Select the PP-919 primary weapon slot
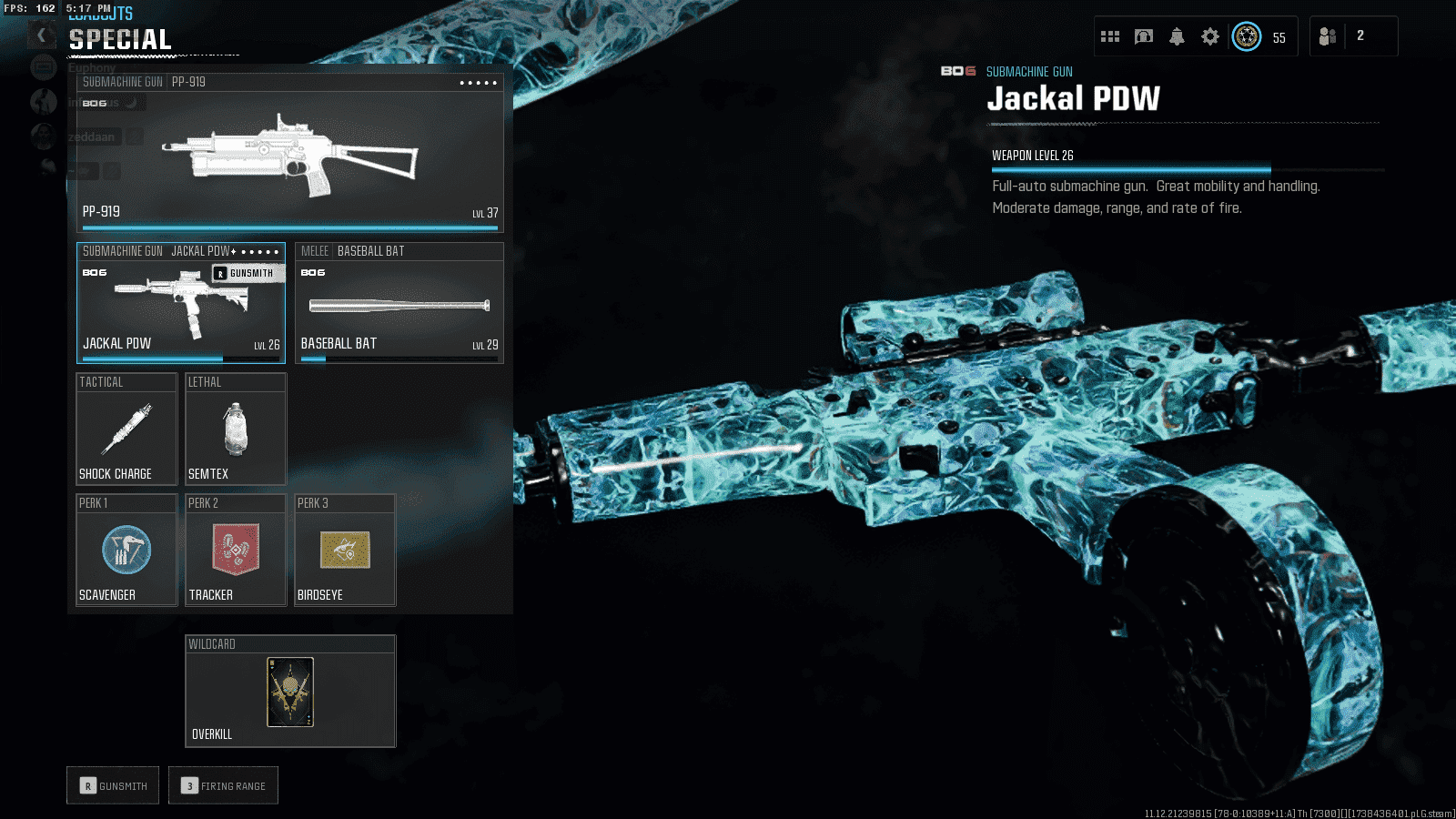1456x819 pixels. point(289,152)
